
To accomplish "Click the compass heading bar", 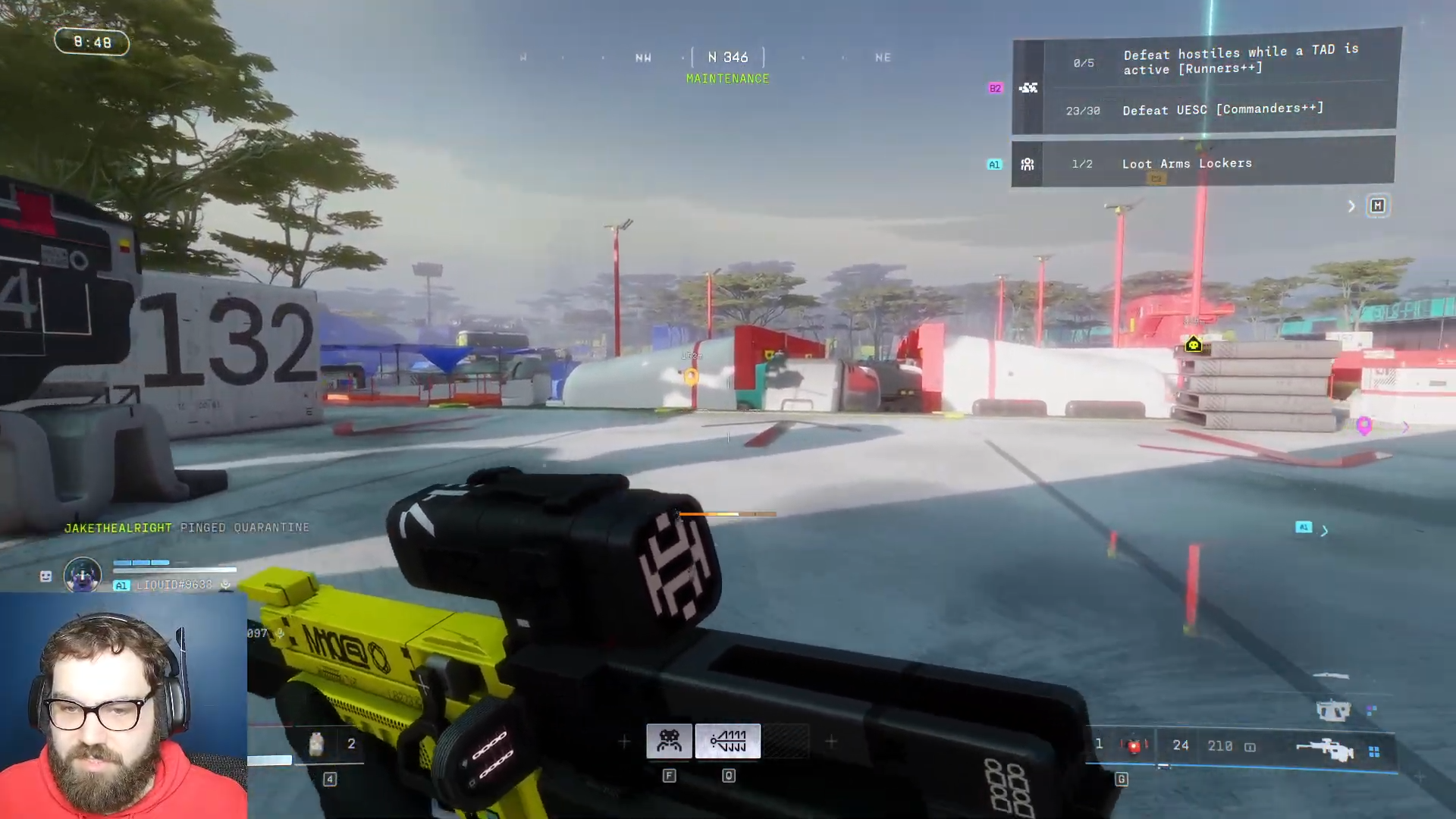I will click(x=727, y=58).
